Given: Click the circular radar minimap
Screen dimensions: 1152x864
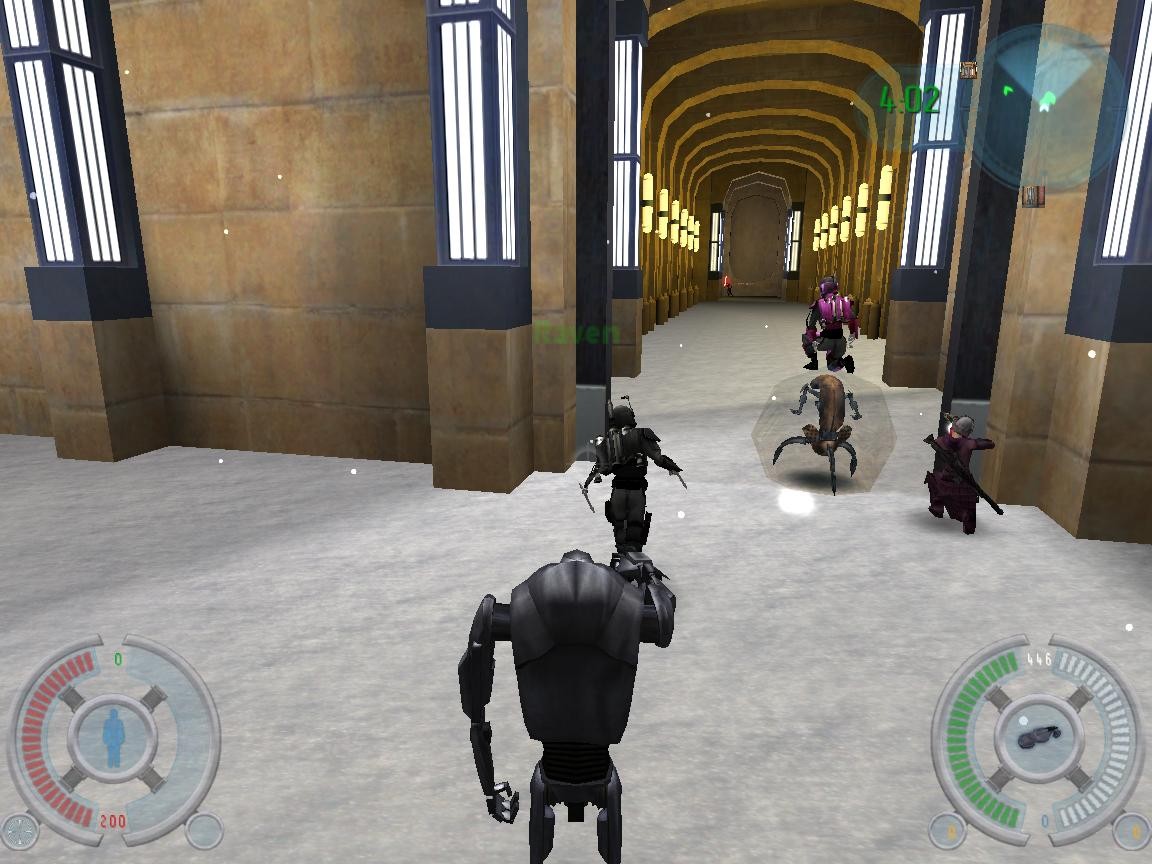Looking at the screenshot, I should [x=1041, y=104].
